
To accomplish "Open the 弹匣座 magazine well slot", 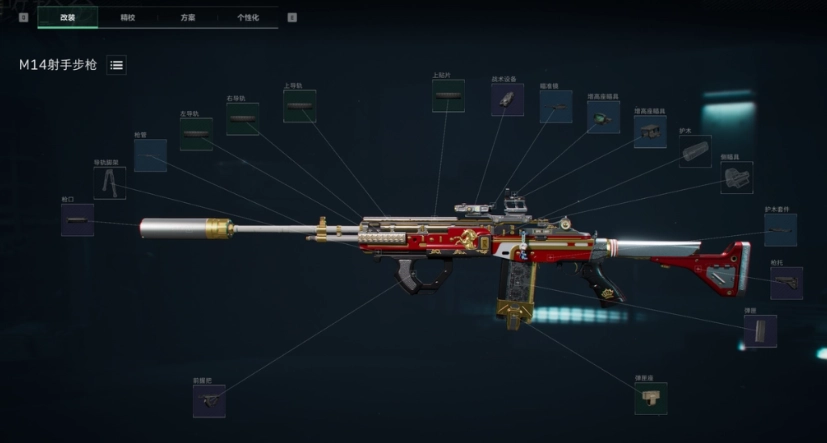I will 650,397.
